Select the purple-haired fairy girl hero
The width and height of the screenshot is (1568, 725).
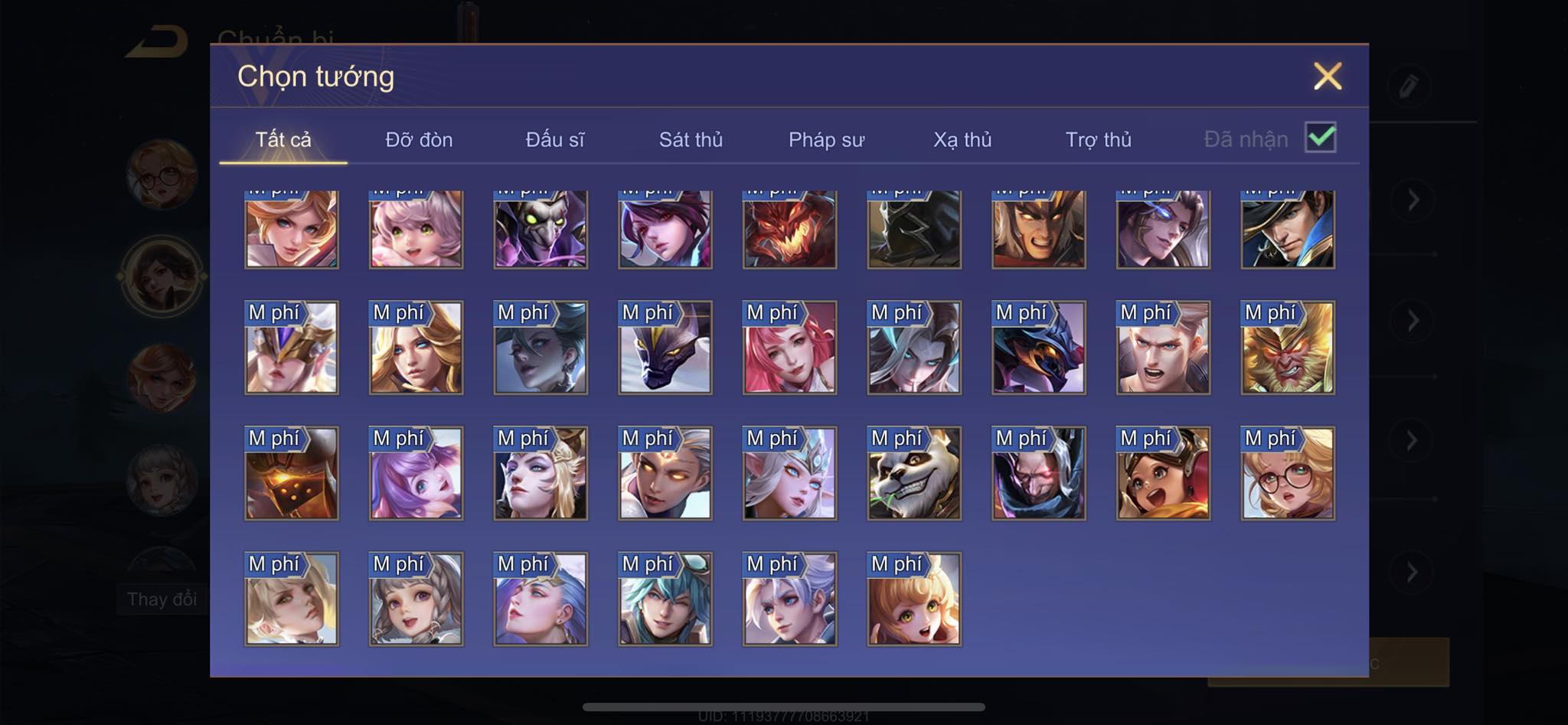pyautogui.click(x=416, y=473)
